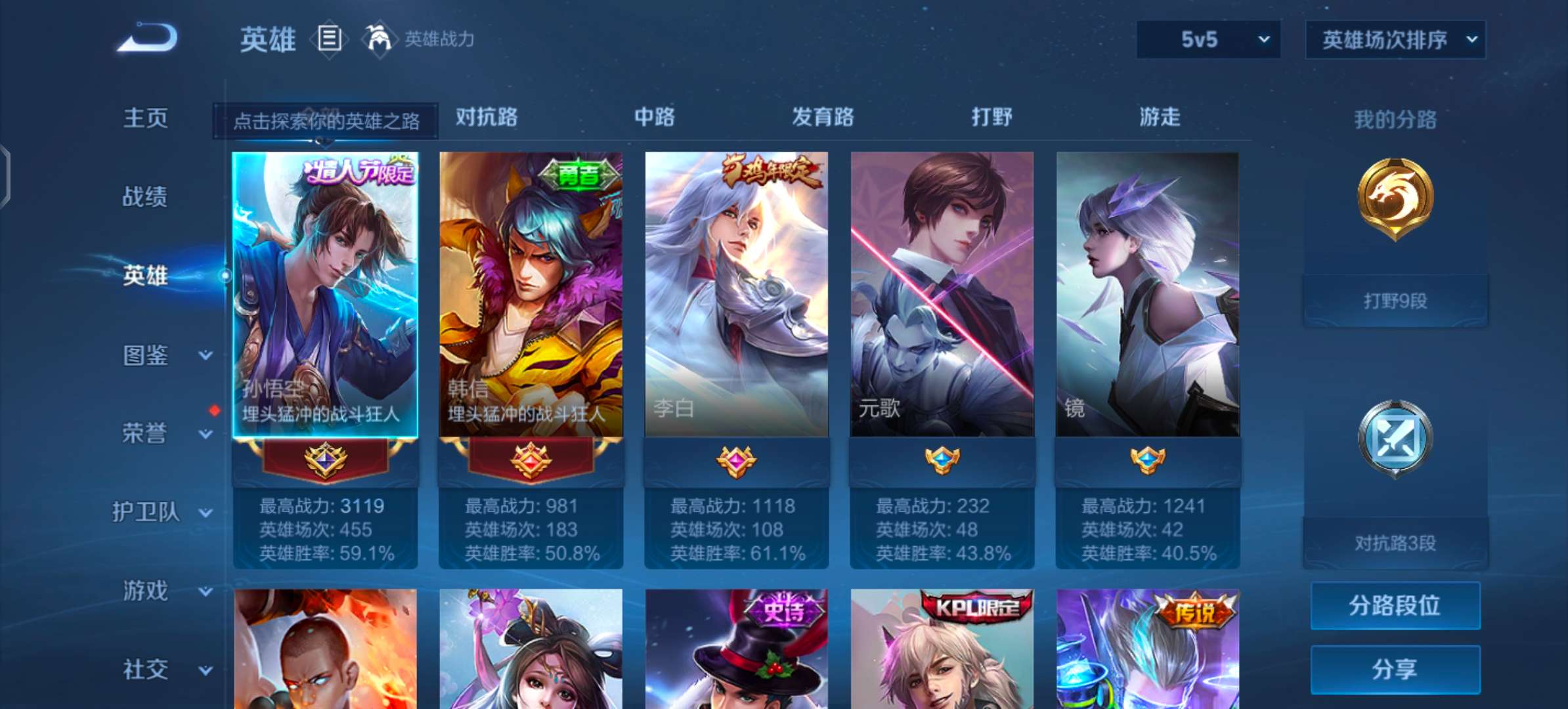Viewport: 1568px width, 709px height.
Task: Open the 英雄场次排序 sorting dropdown
Action: click(1395, 38)
